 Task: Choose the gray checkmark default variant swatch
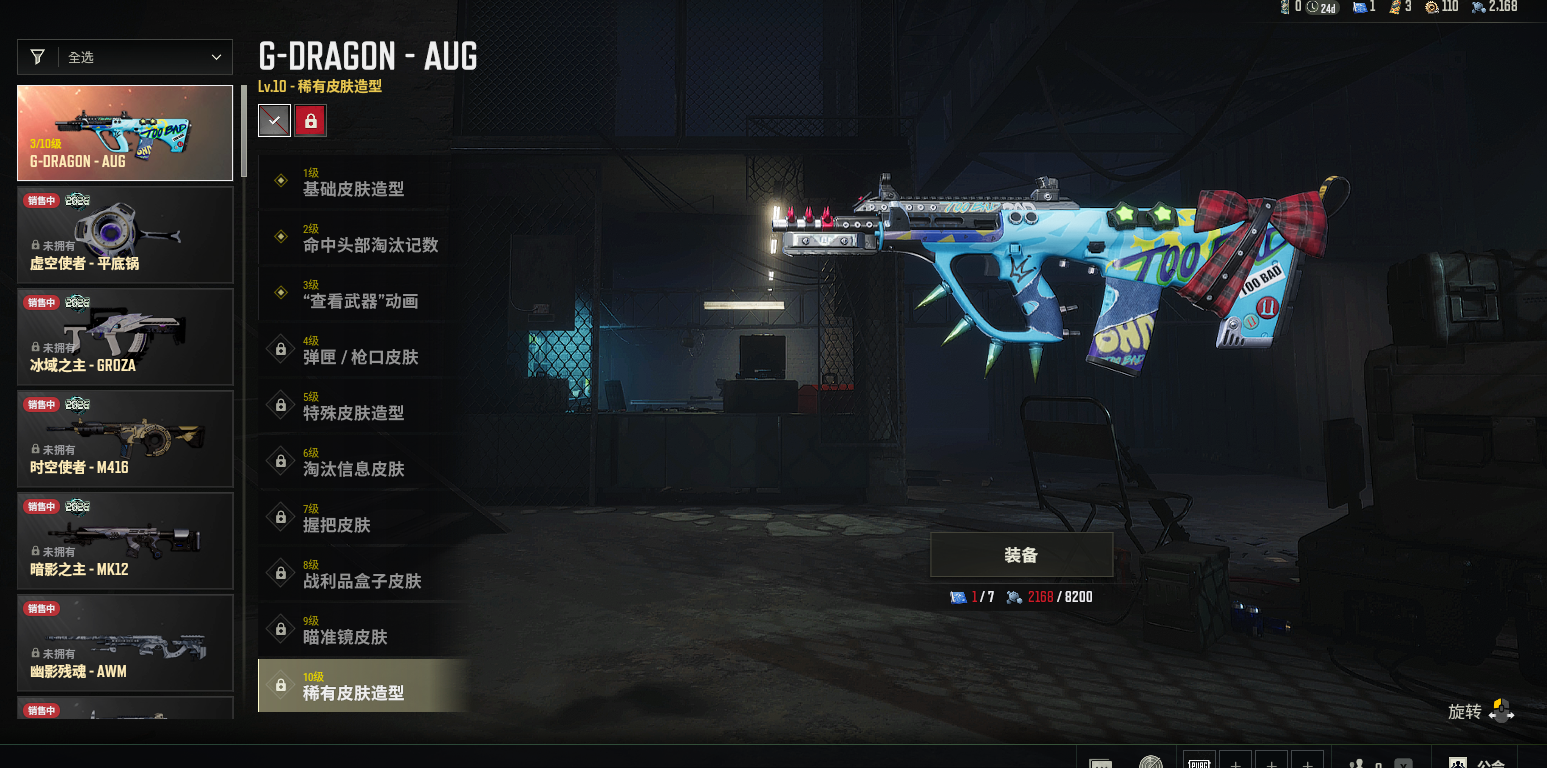coord(274,121)
